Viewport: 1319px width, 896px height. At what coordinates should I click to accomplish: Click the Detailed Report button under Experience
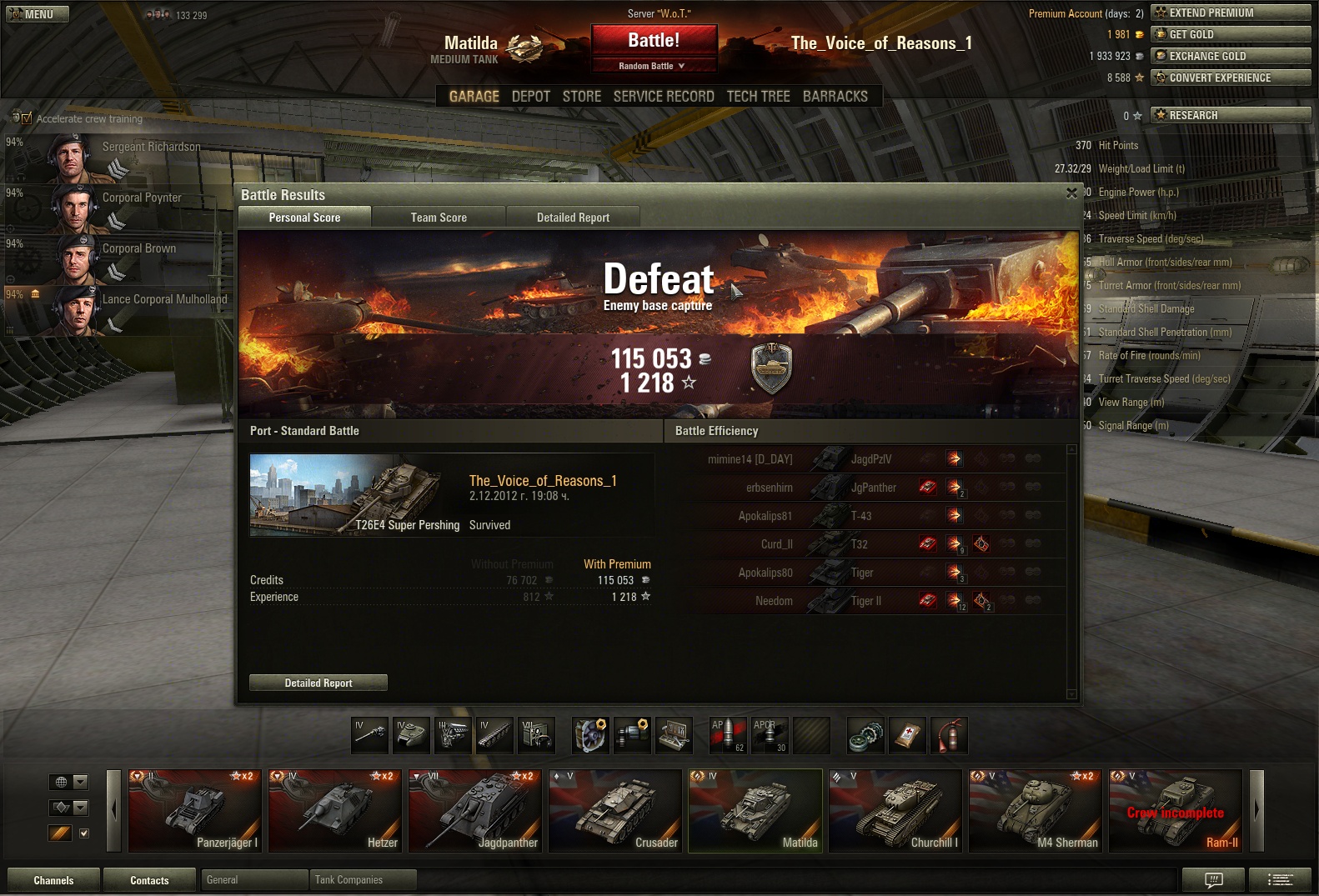(318, 683)
